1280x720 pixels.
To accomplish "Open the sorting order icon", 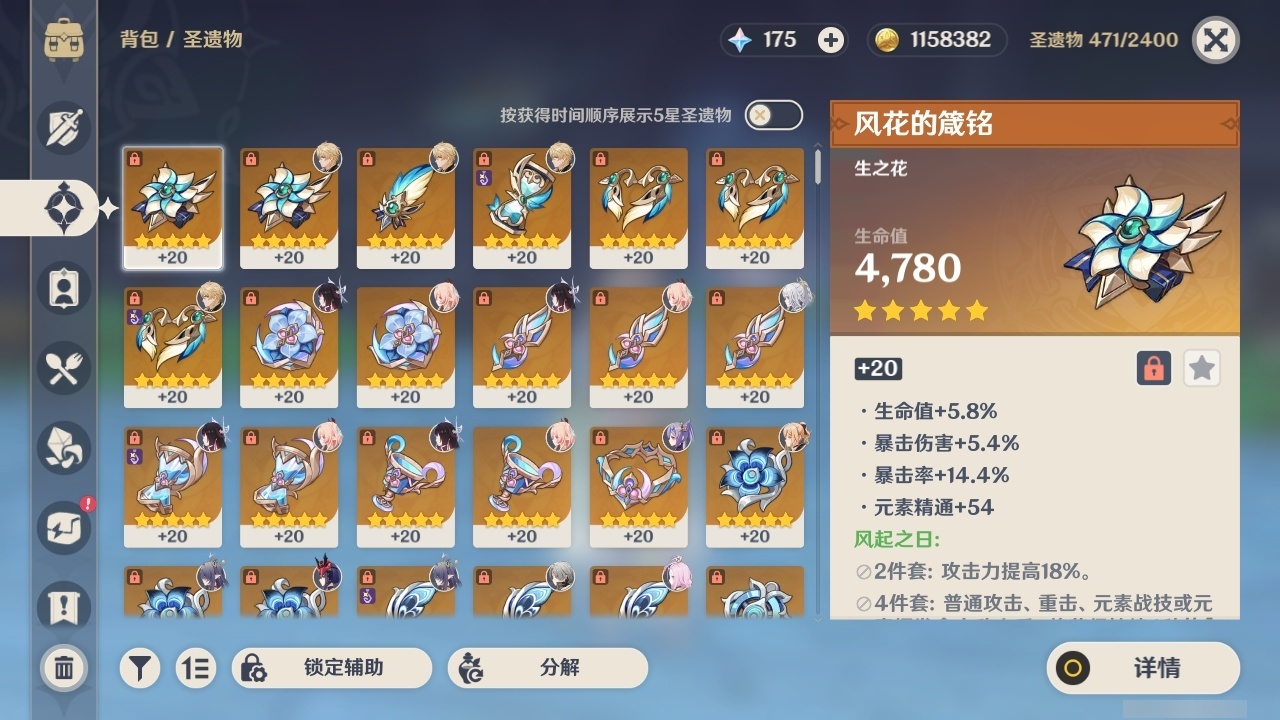I will (x=196, y=667).
